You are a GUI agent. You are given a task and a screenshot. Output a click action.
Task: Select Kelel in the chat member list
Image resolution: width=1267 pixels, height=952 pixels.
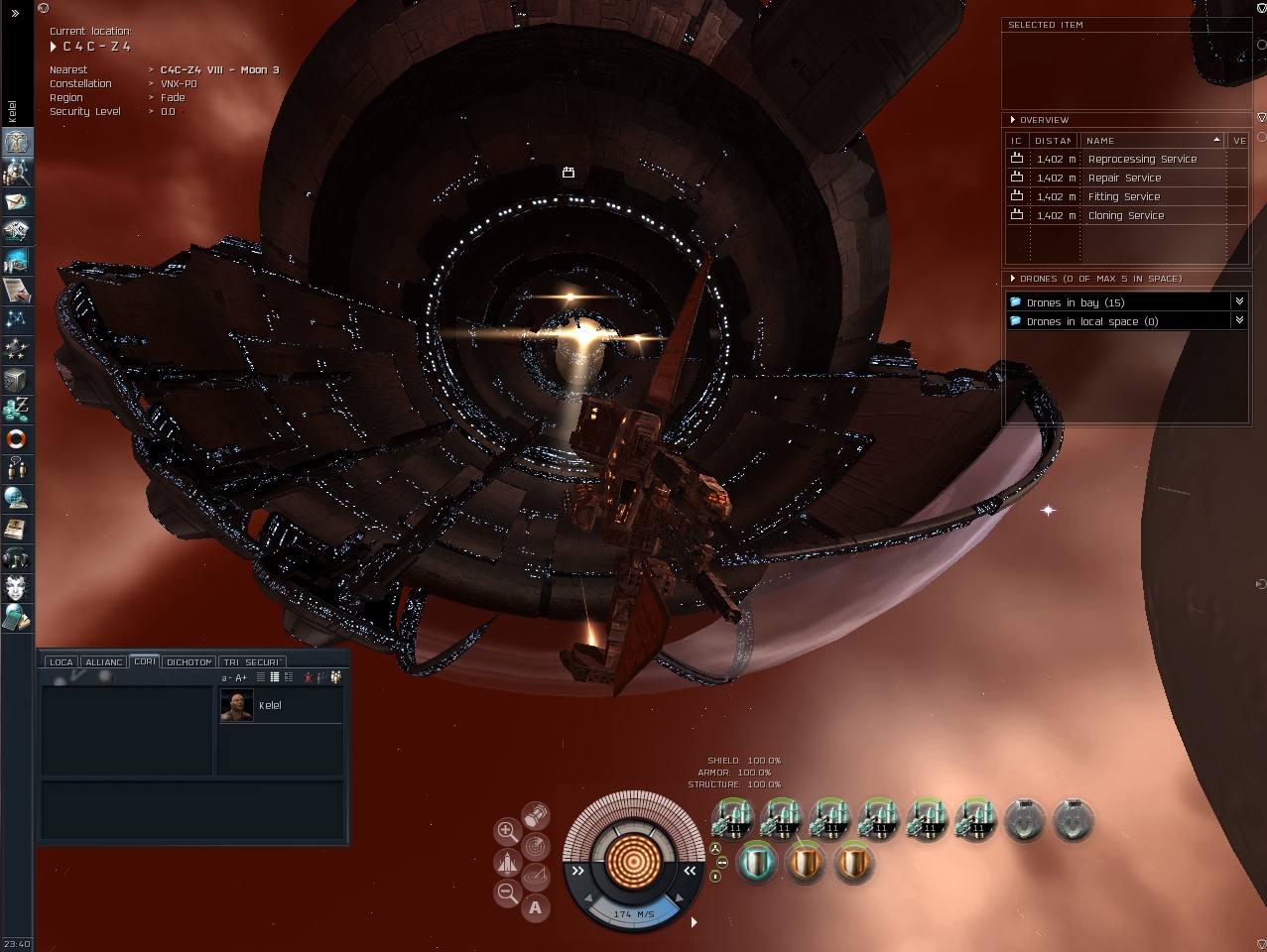(269, 706)
